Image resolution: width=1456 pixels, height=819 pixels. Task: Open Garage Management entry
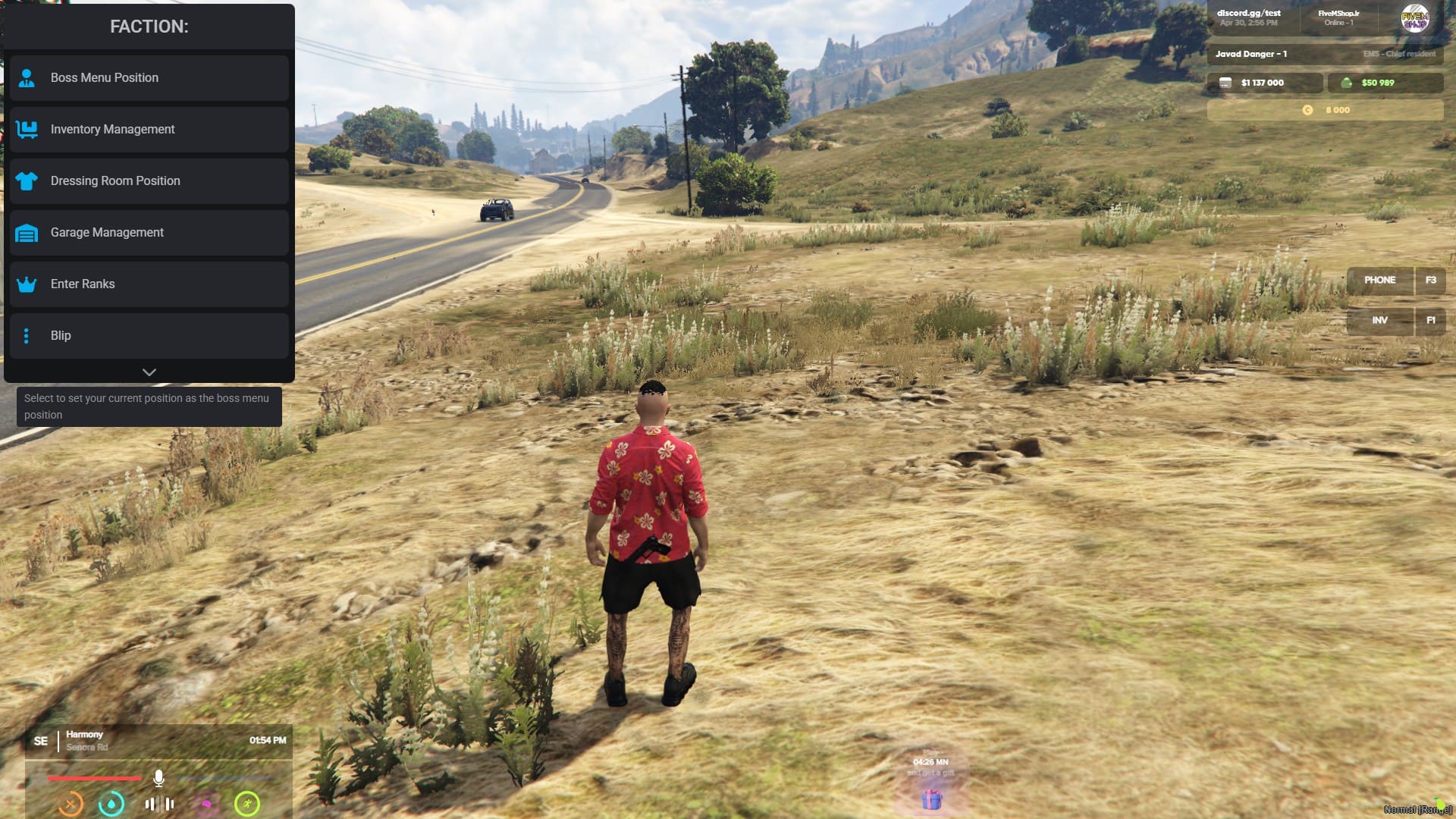149,233
